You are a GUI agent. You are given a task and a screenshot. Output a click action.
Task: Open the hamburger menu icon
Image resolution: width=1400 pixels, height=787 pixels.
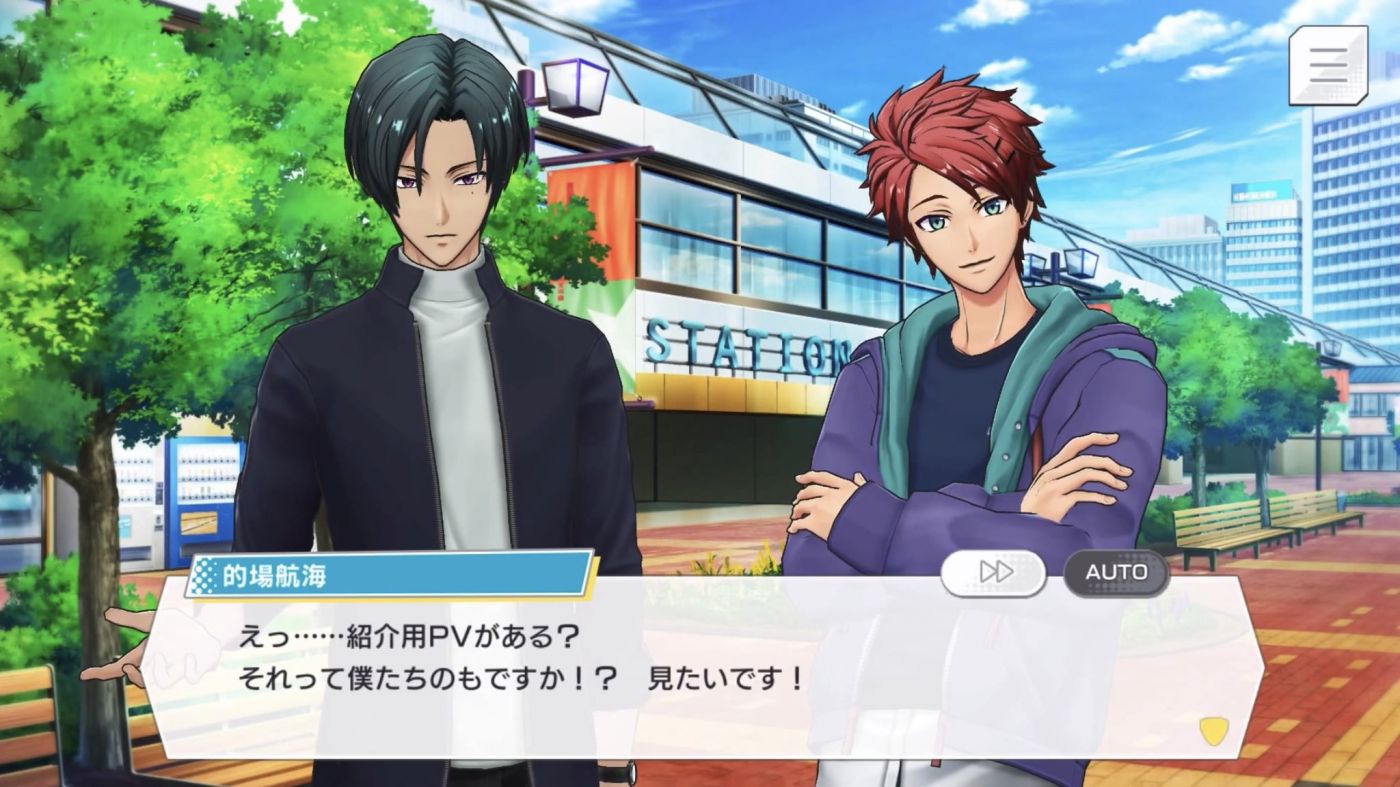(x=1328, y=65)
